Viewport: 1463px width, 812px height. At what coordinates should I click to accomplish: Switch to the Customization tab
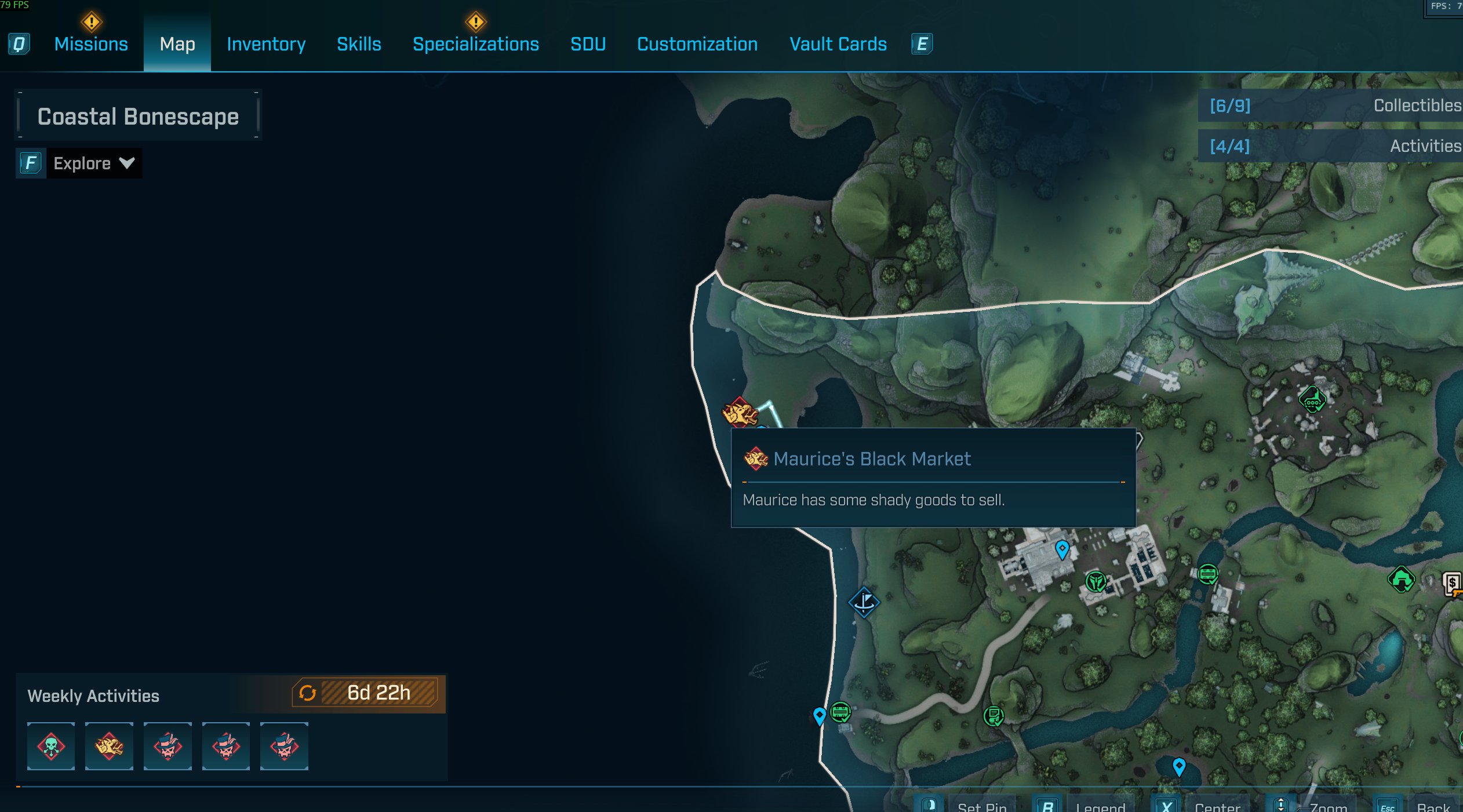(697, 44)
